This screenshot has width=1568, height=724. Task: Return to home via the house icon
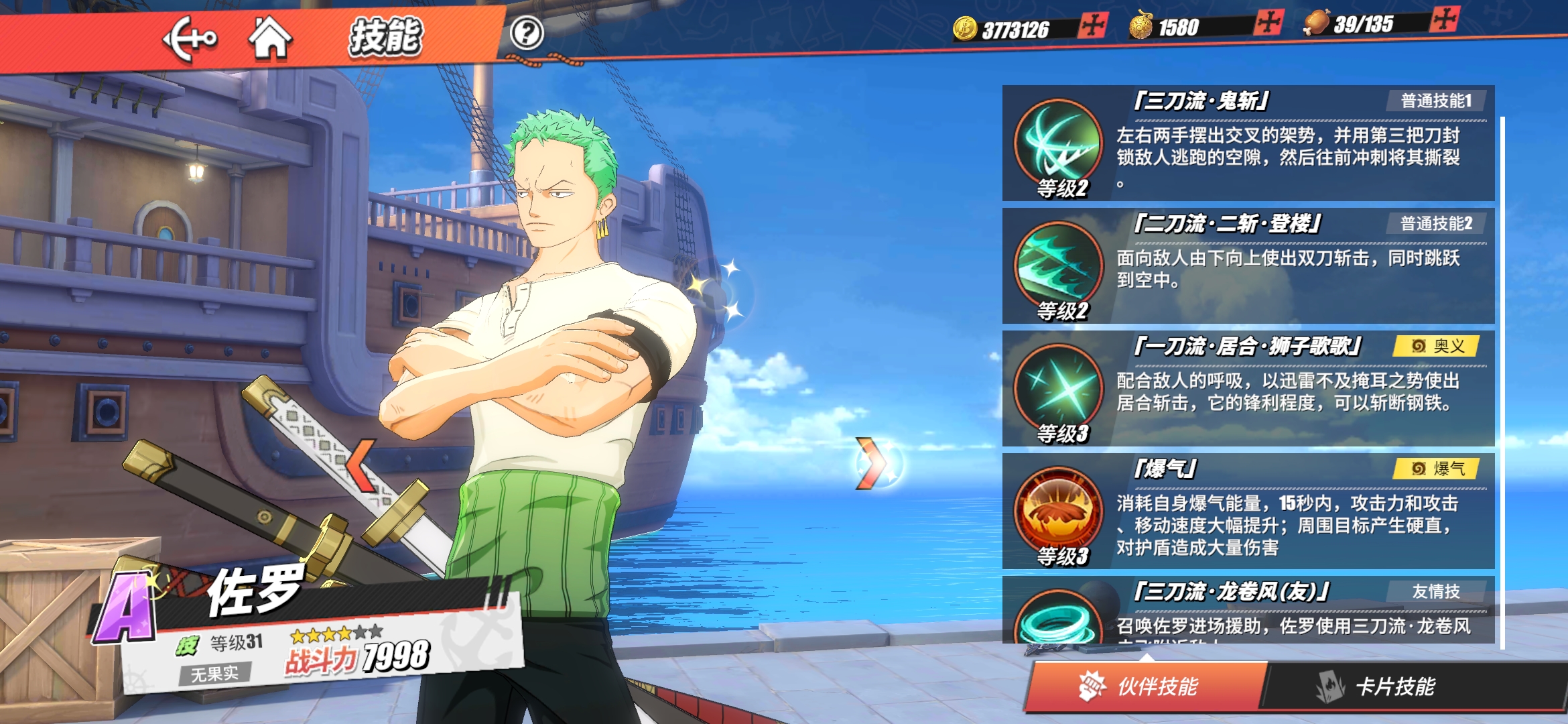(270, 38)
